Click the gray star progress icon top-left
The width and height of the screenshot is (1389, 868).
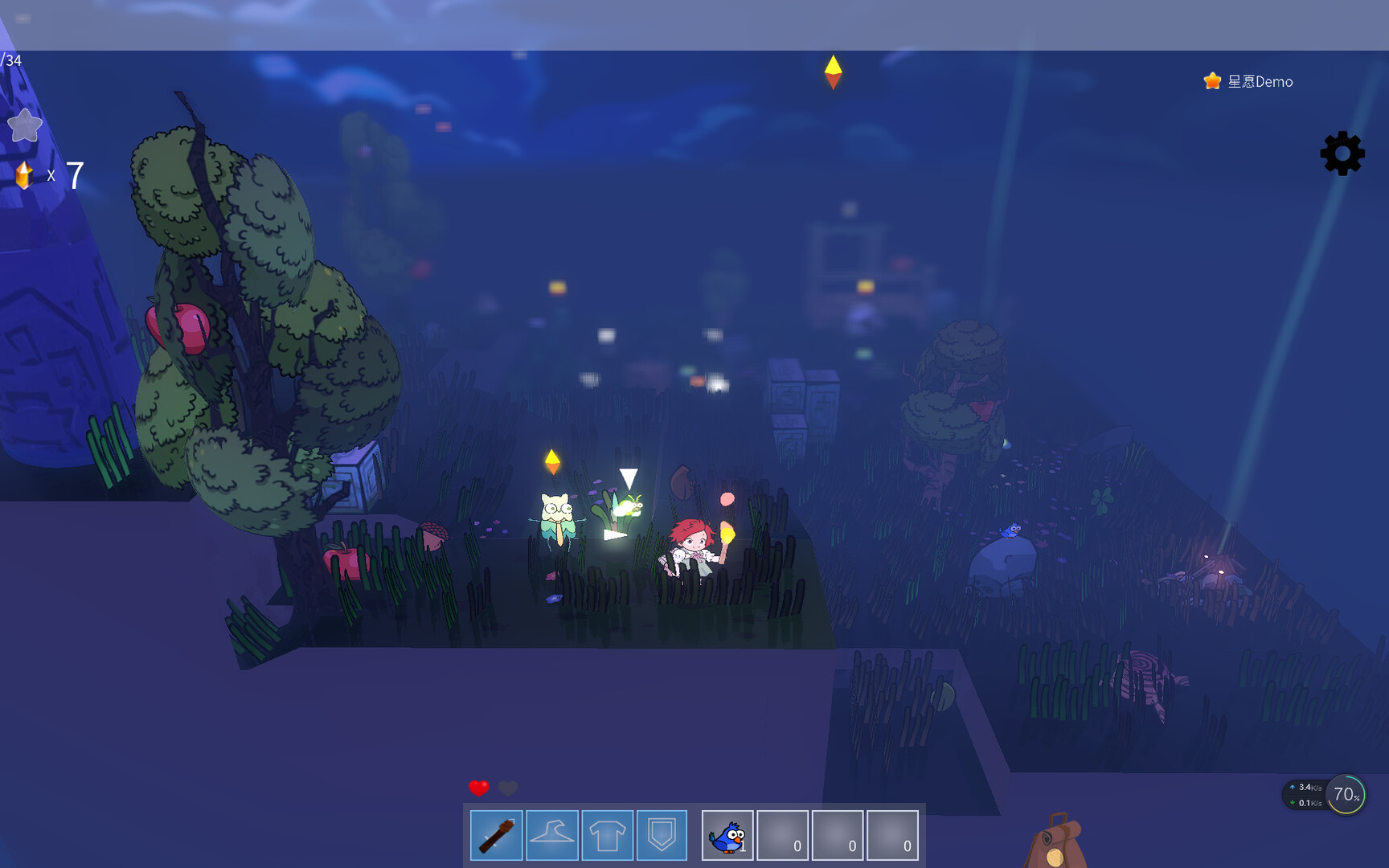tap(25, 125)
